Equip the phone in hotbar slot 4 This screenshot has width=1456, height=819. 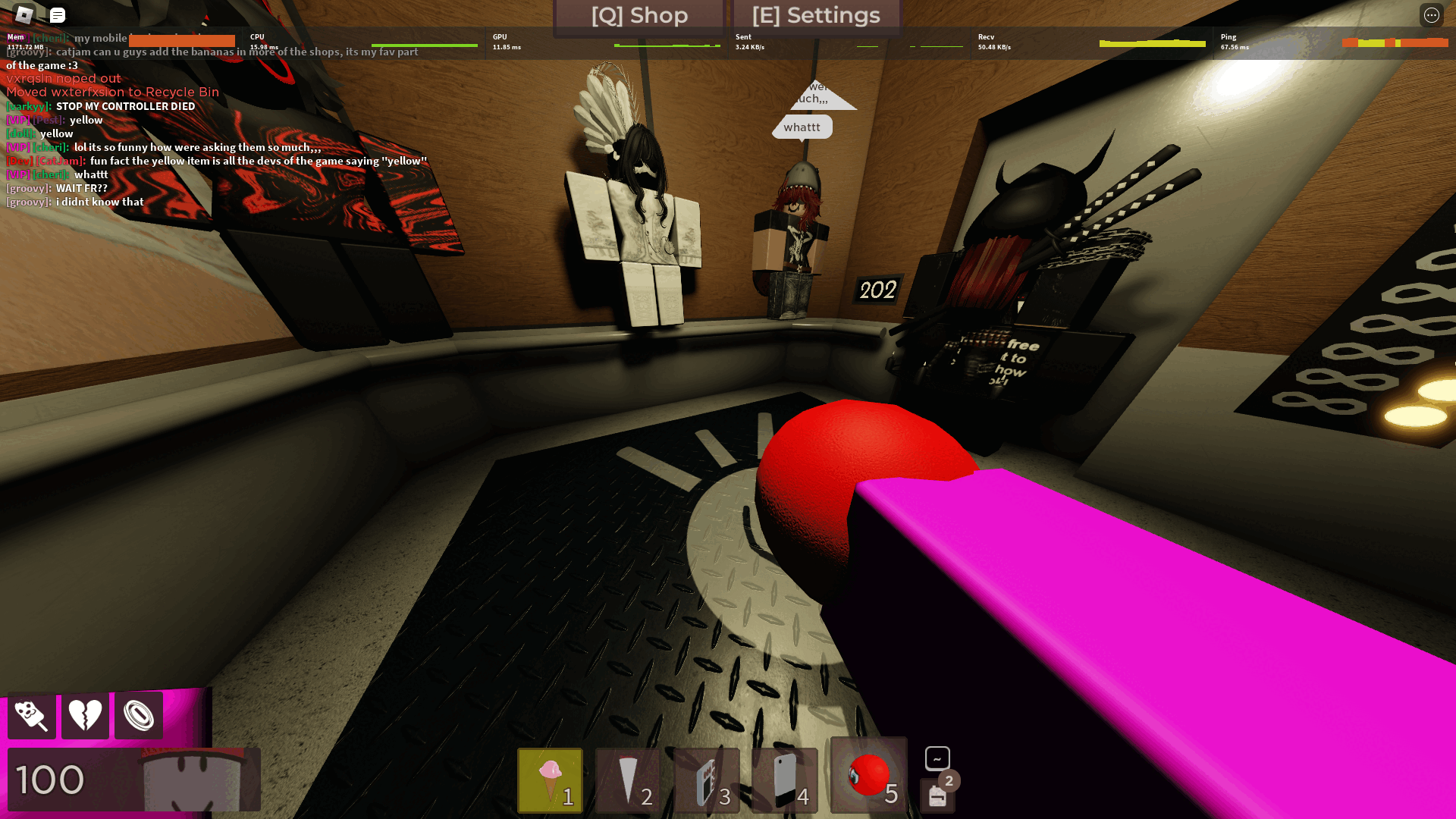tap(785, 780)
